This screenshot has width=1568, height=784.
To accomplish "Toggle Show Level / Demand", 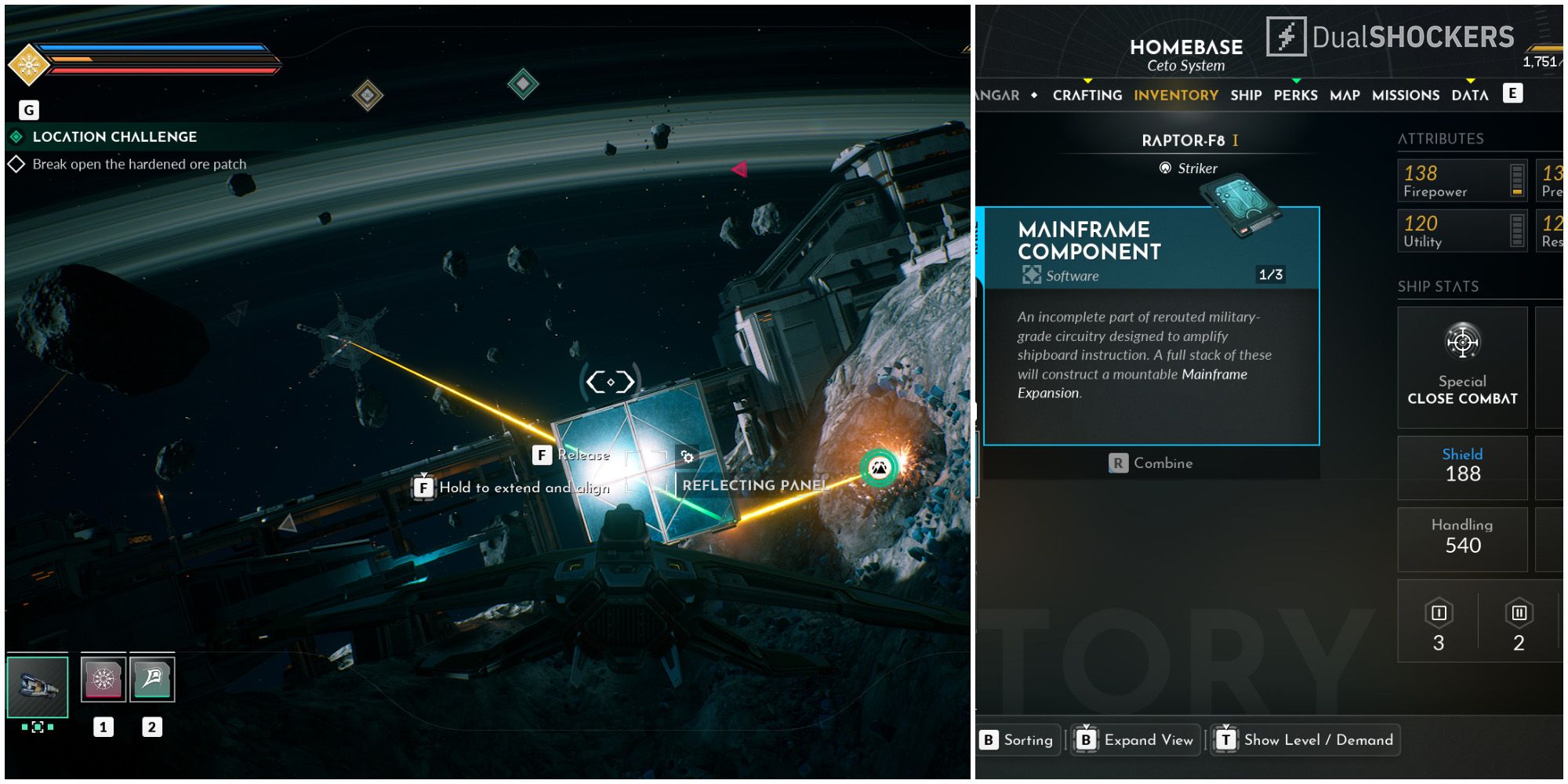I will click(x=1306, y=740).
